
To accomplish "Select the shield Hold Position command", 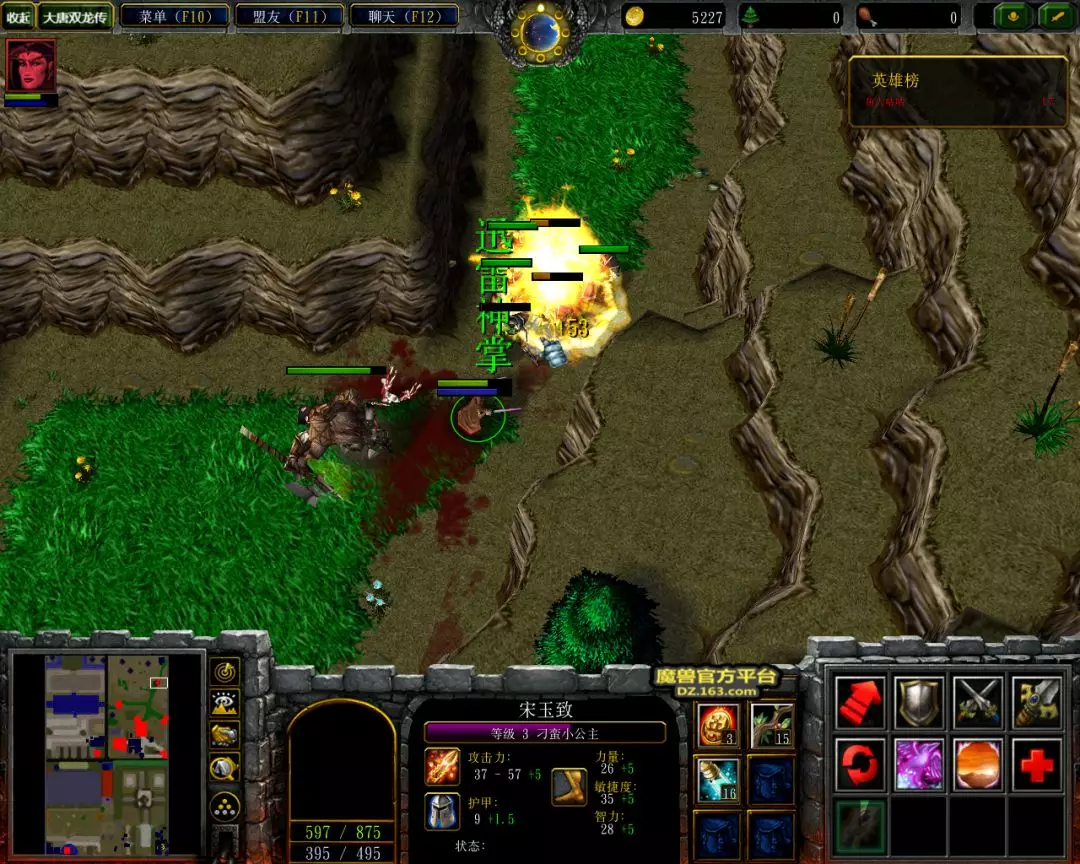I will pos(918,702).
